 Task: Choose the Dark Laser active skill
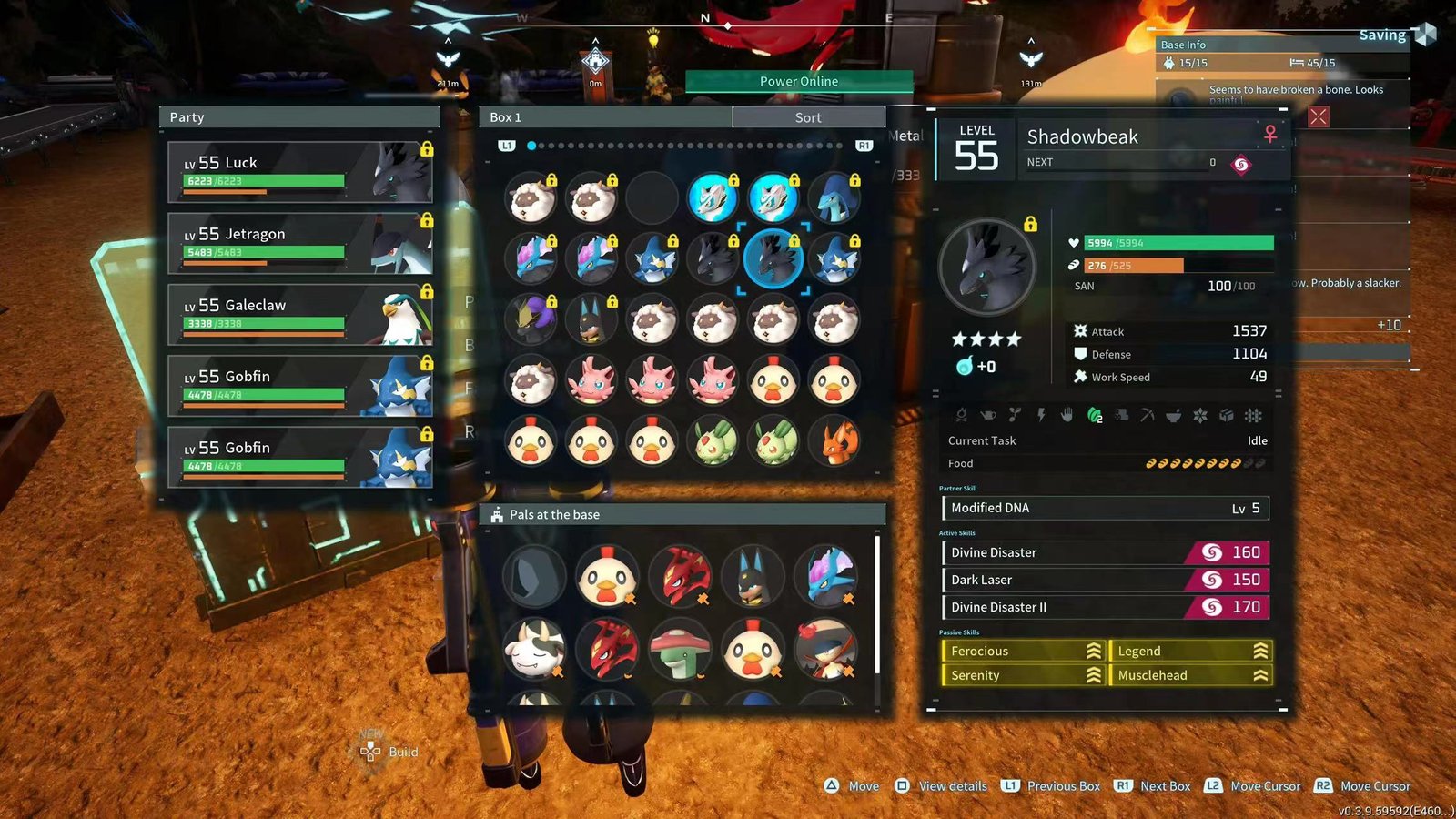(1105, 580)
